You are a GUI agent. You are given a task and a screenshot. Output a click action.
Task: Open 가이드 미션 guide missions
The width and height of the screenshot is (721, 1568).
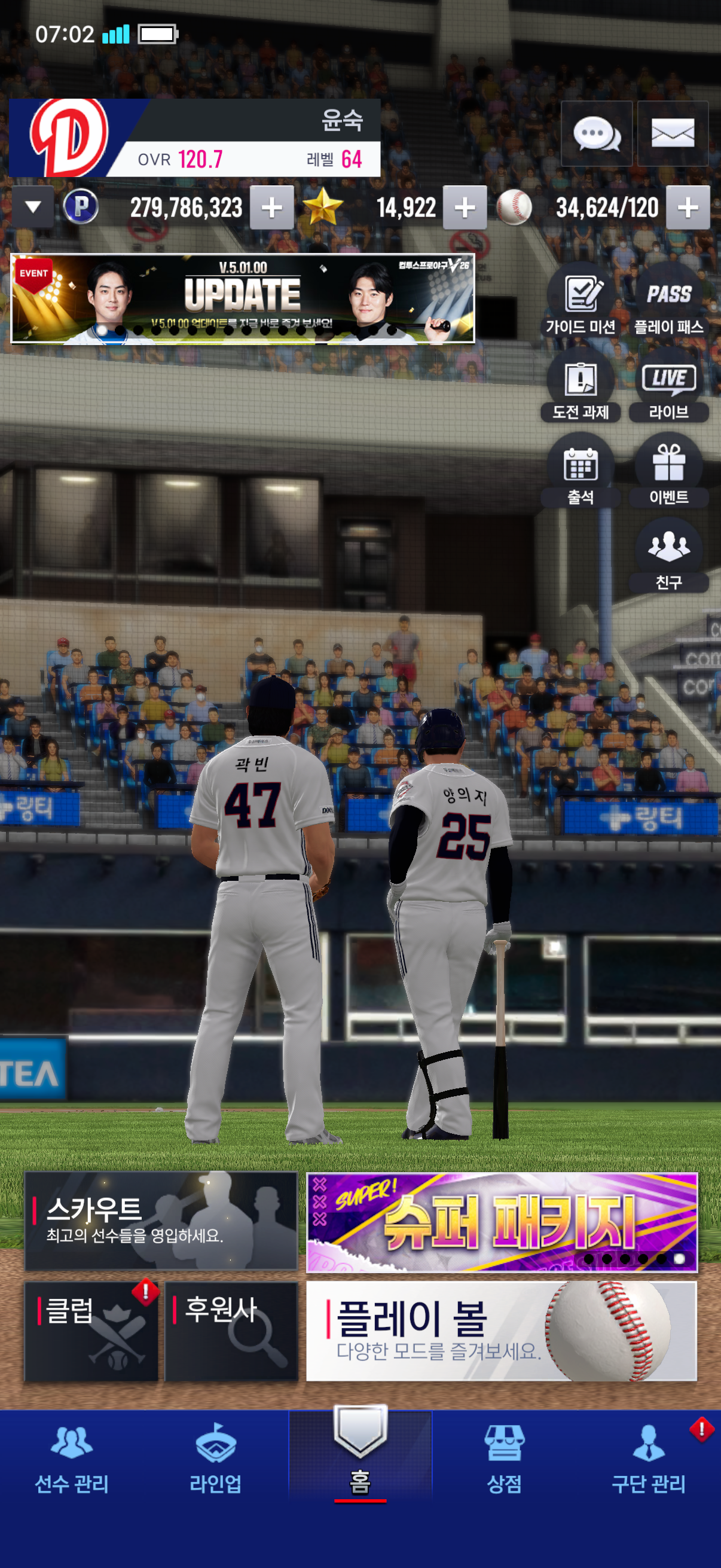581,303
